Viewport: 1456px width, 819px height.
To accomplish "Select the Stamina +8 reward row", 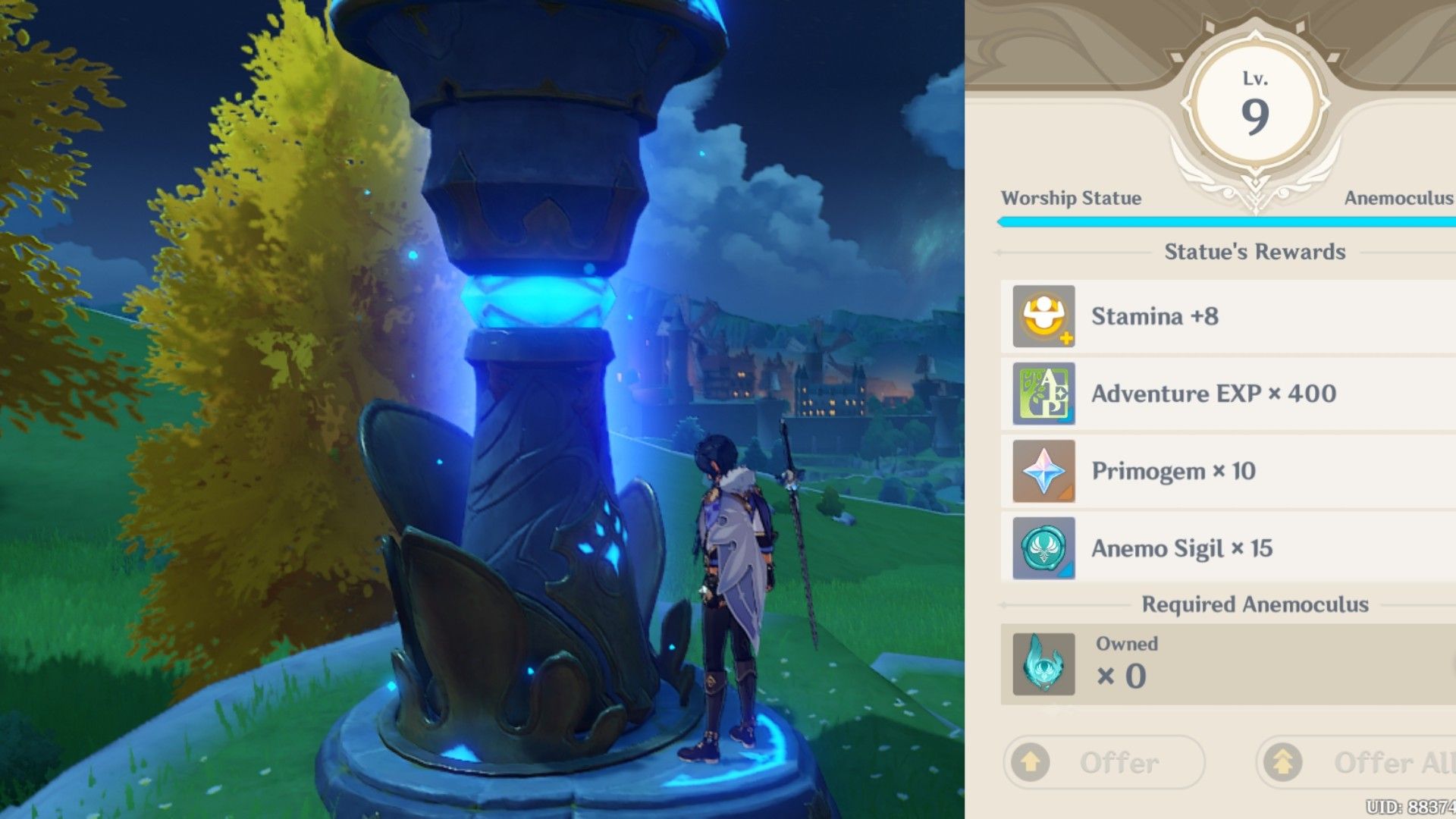I will [1213, 316].
